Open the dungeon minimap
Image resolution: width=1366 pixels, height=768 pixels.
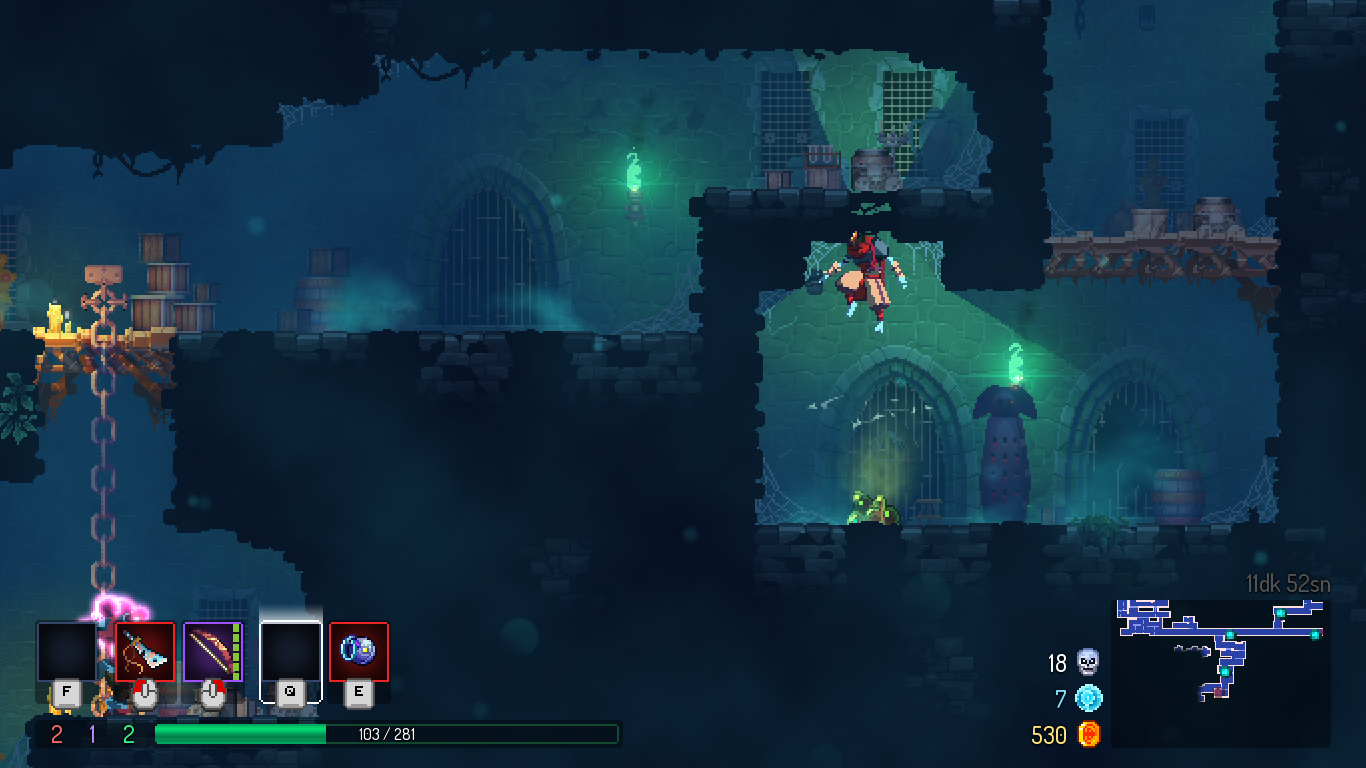click(1220, 672)
